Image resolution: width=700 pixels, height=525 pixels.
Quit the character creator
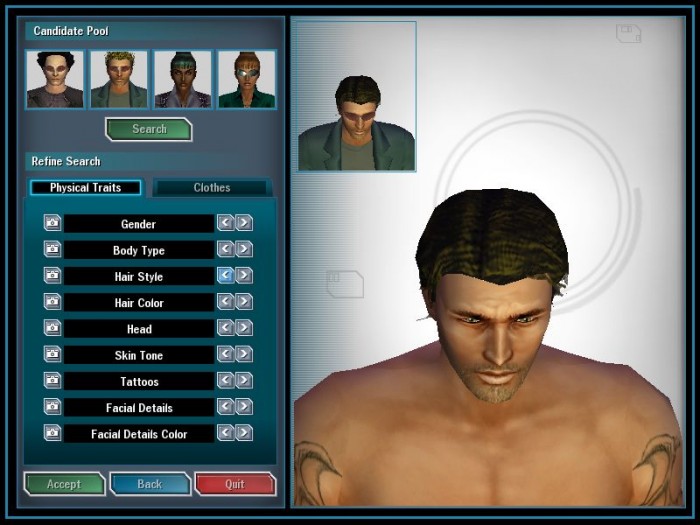click(234, 484)
